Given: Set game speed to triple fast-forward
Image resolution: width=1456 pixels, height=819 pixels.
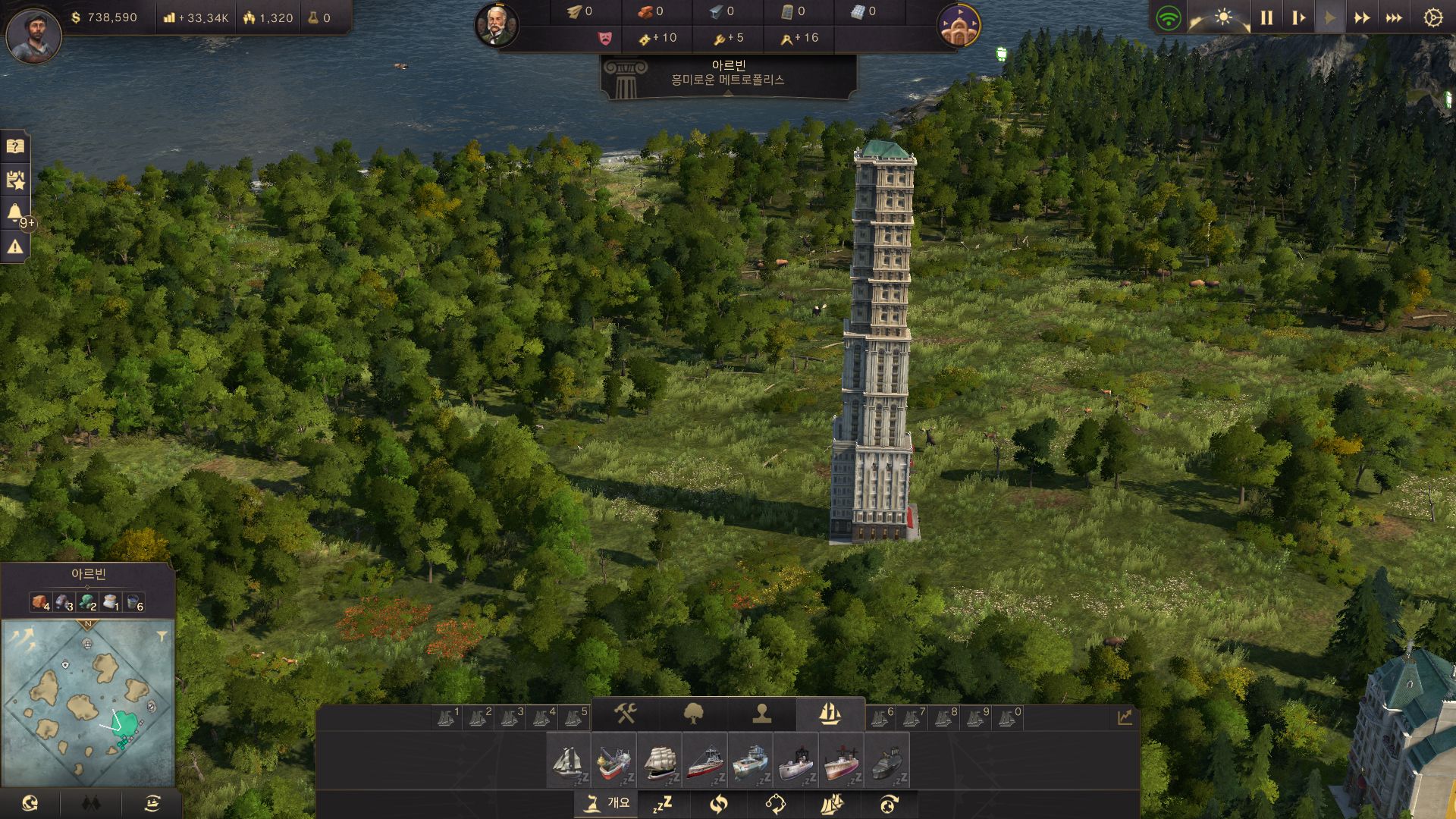Looking at the screenshot, I should click(x=1394, y=18).
